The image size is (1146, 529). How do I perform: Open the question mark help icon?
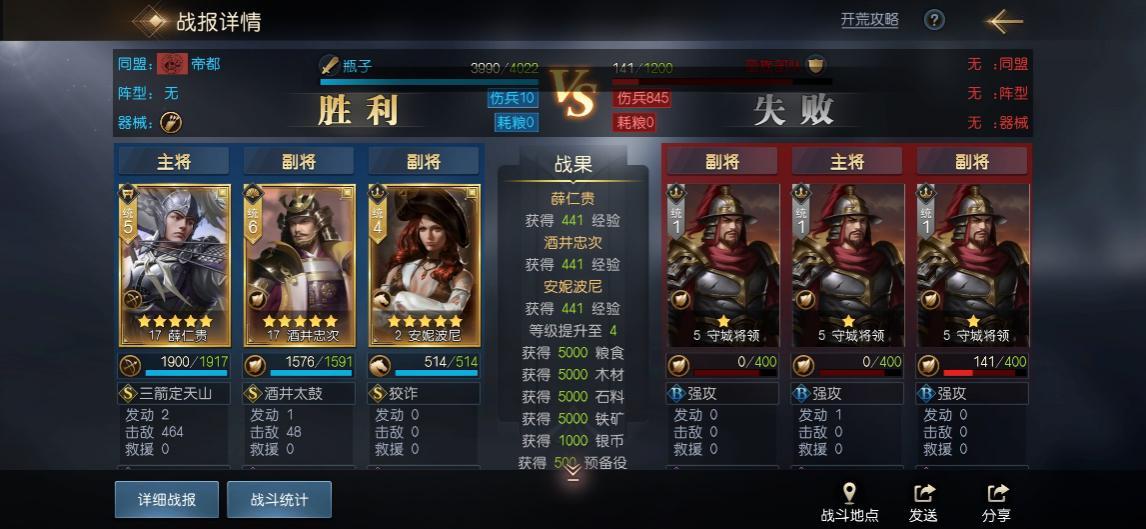(934, 20)
